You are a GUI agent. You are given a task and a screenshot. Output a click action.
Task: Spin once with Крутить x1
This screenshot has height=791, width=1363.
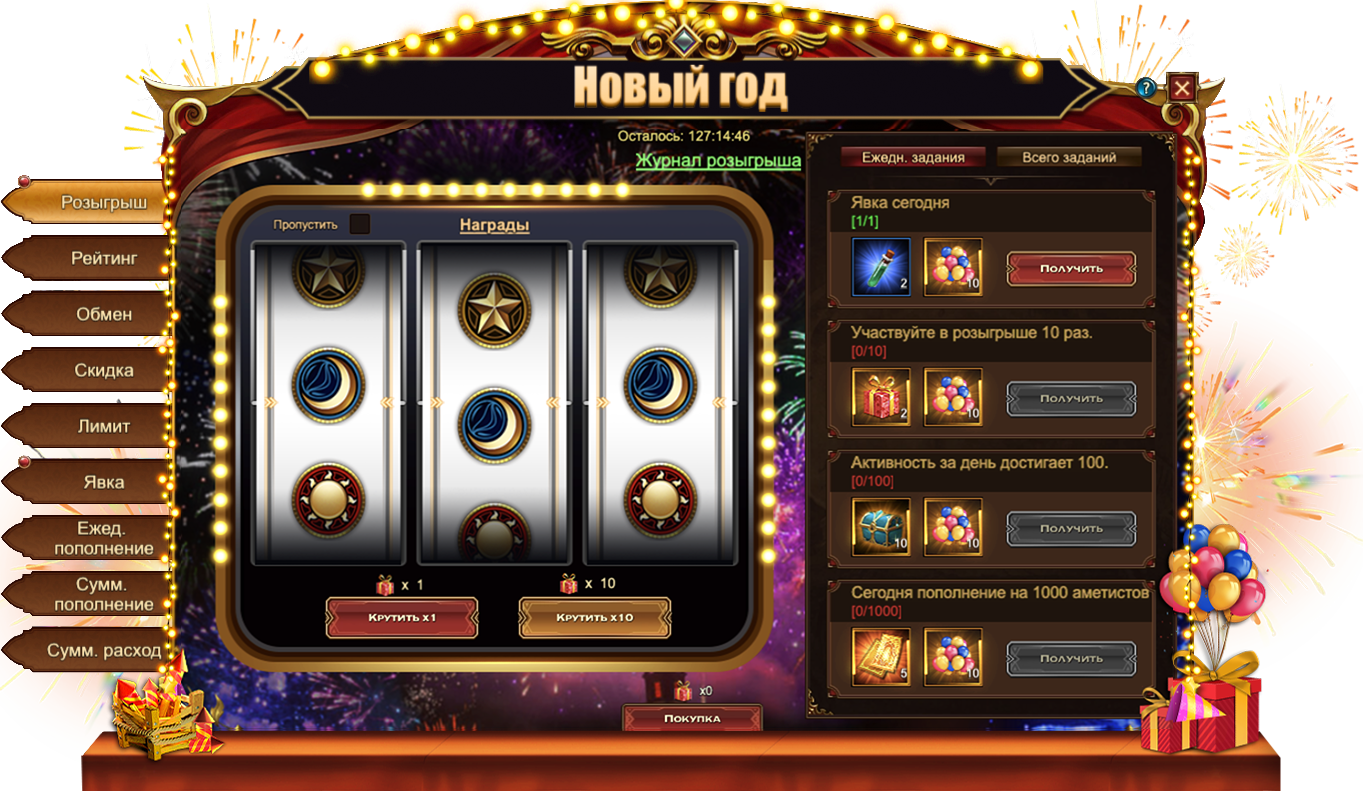pos(402,617)
